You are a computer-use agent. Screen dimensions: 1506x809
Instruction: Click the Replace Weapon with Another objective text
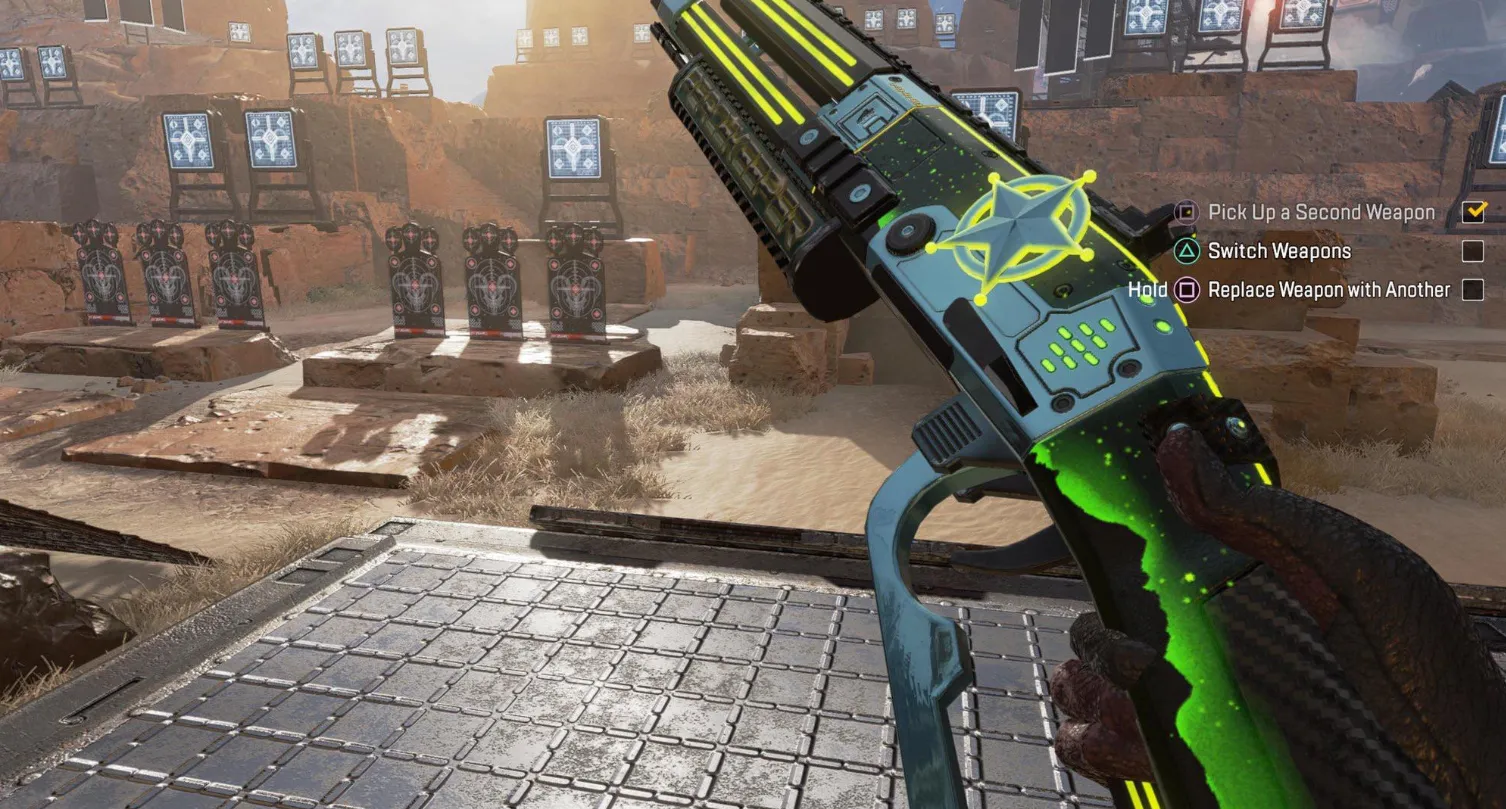[1329, 289]
